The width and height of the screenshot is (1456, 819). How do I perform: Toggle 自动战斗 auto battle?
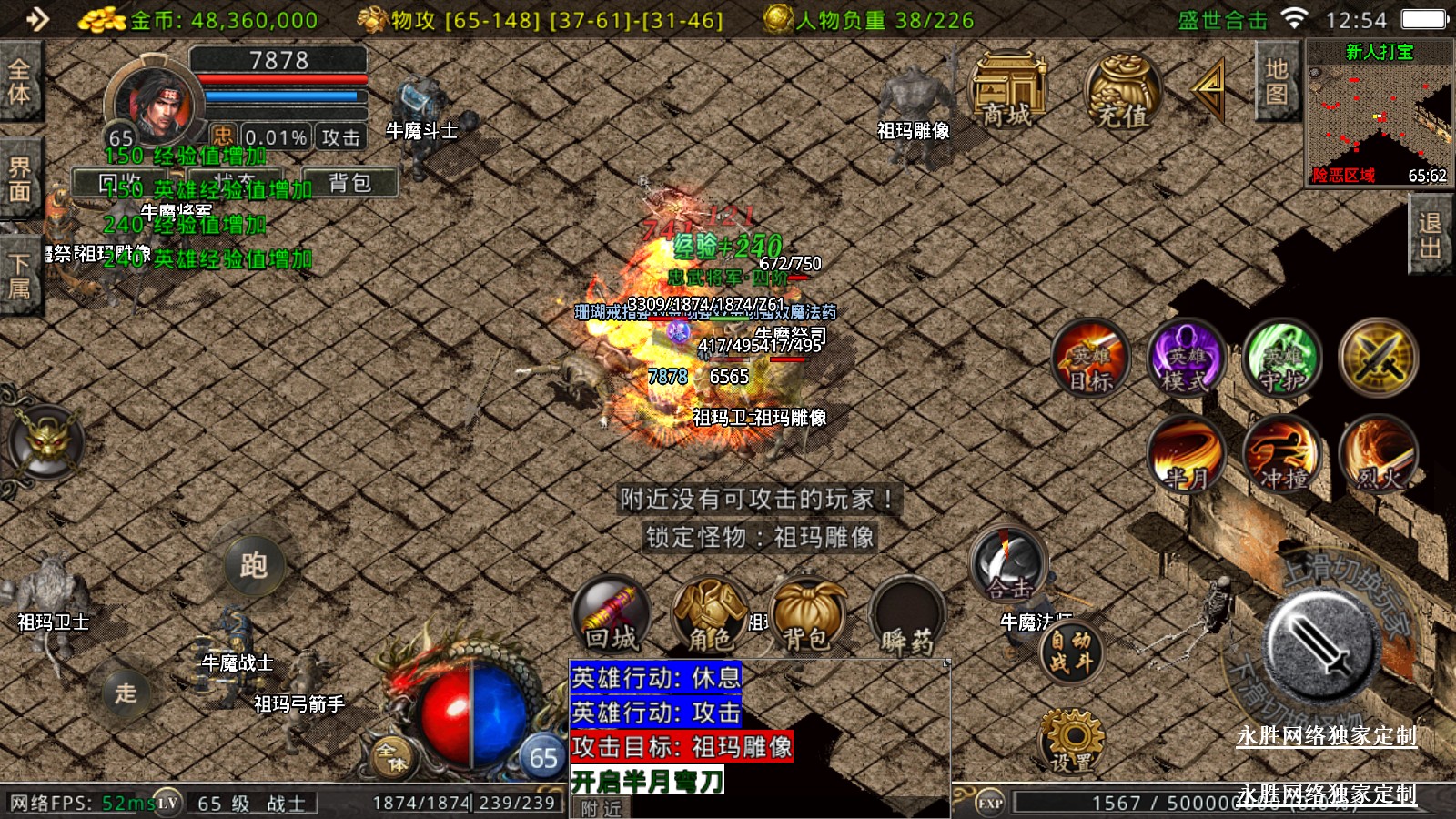click(x=1071, y=652)
